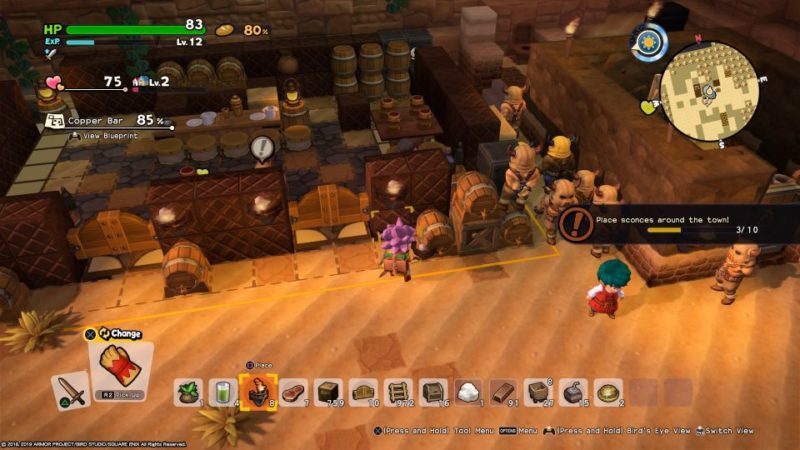The width and height of the screenshot is (800, 450).
Task: Select the brown plank slot with 91
Action: (503, 392)
